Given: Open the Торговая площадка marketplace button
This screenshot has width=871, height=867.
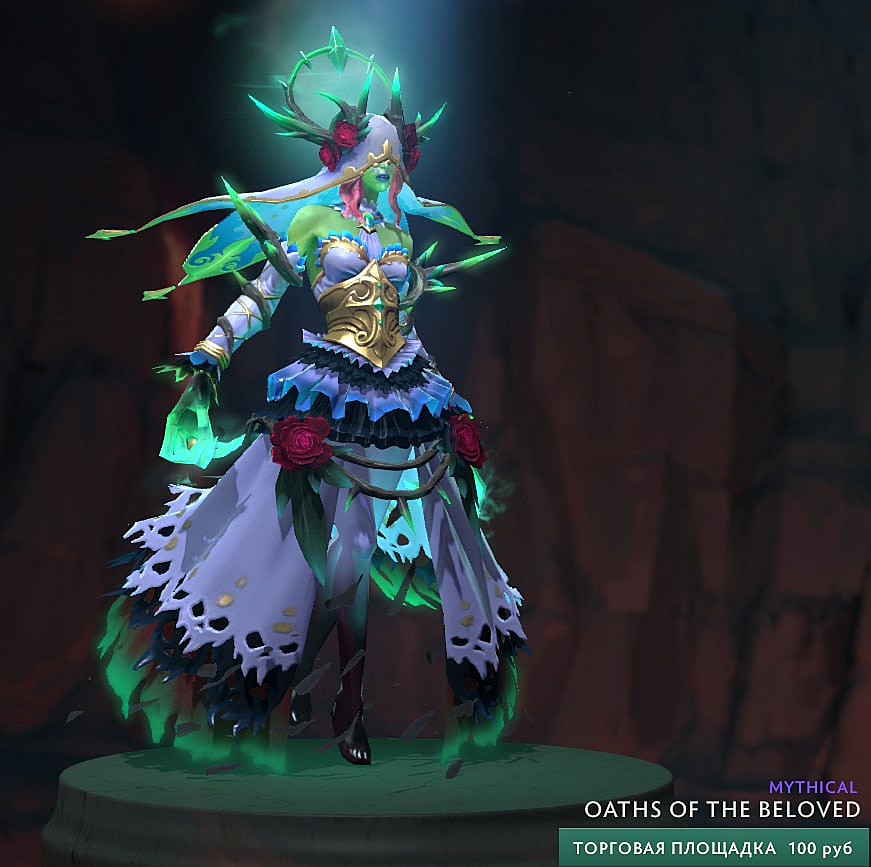Looking at the screenshot, I should point(713,847).
